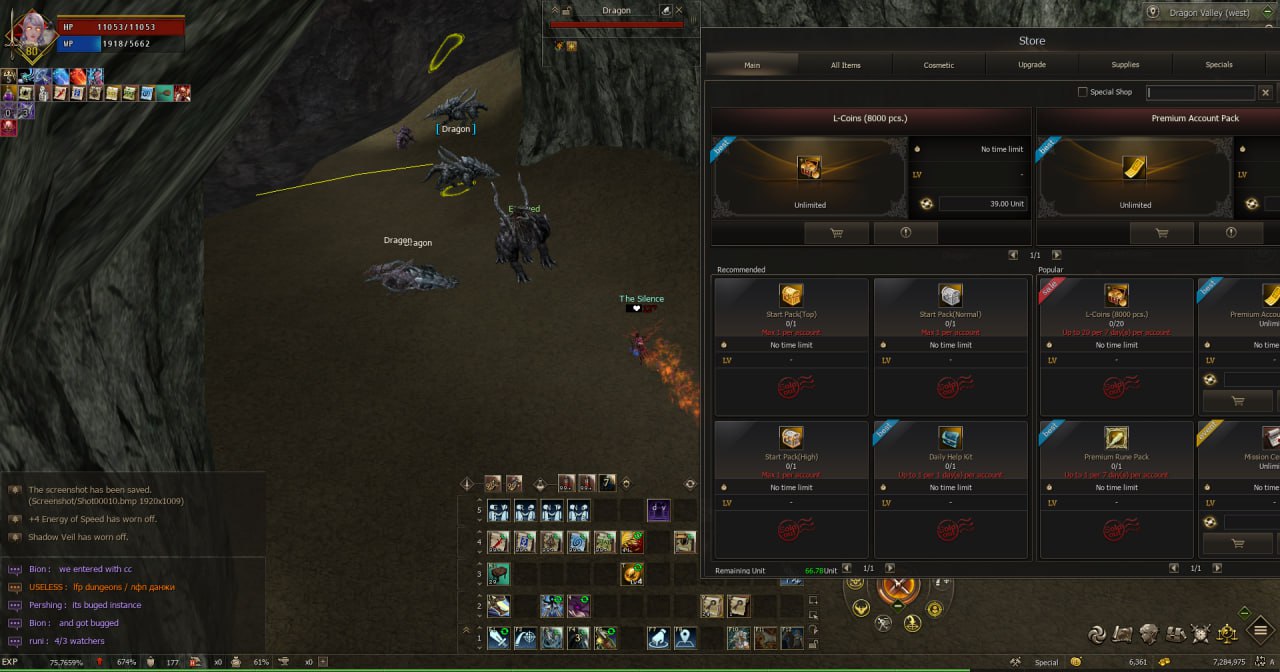Use the sword attack skill on hotbar
This screenshot has height=672, width=1280.
click(x=499, y=637)
